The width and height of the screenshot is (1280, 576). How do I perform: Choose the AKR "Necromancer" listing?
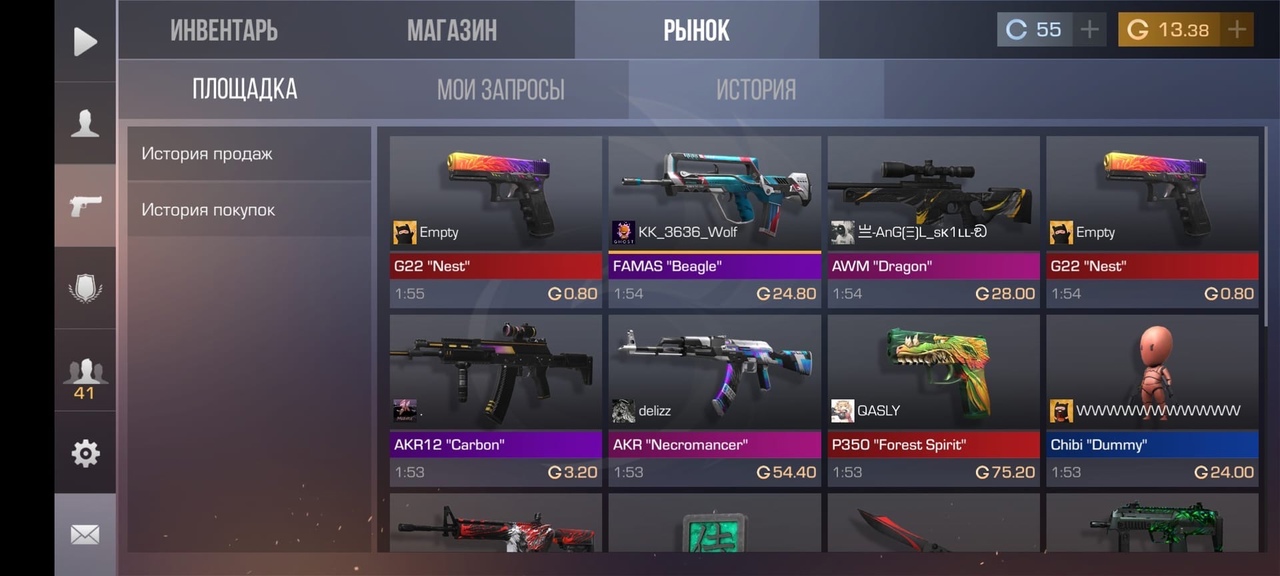coord(714,400)
